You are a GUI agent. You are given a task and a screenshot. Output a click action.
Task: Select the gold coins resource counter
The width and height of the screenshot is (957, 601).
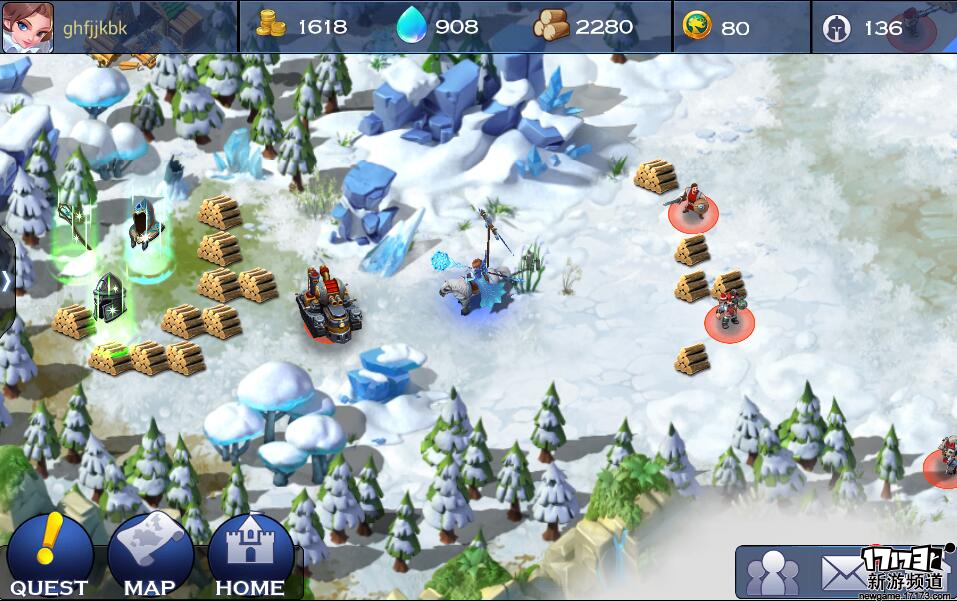click(x=272, y=27)
